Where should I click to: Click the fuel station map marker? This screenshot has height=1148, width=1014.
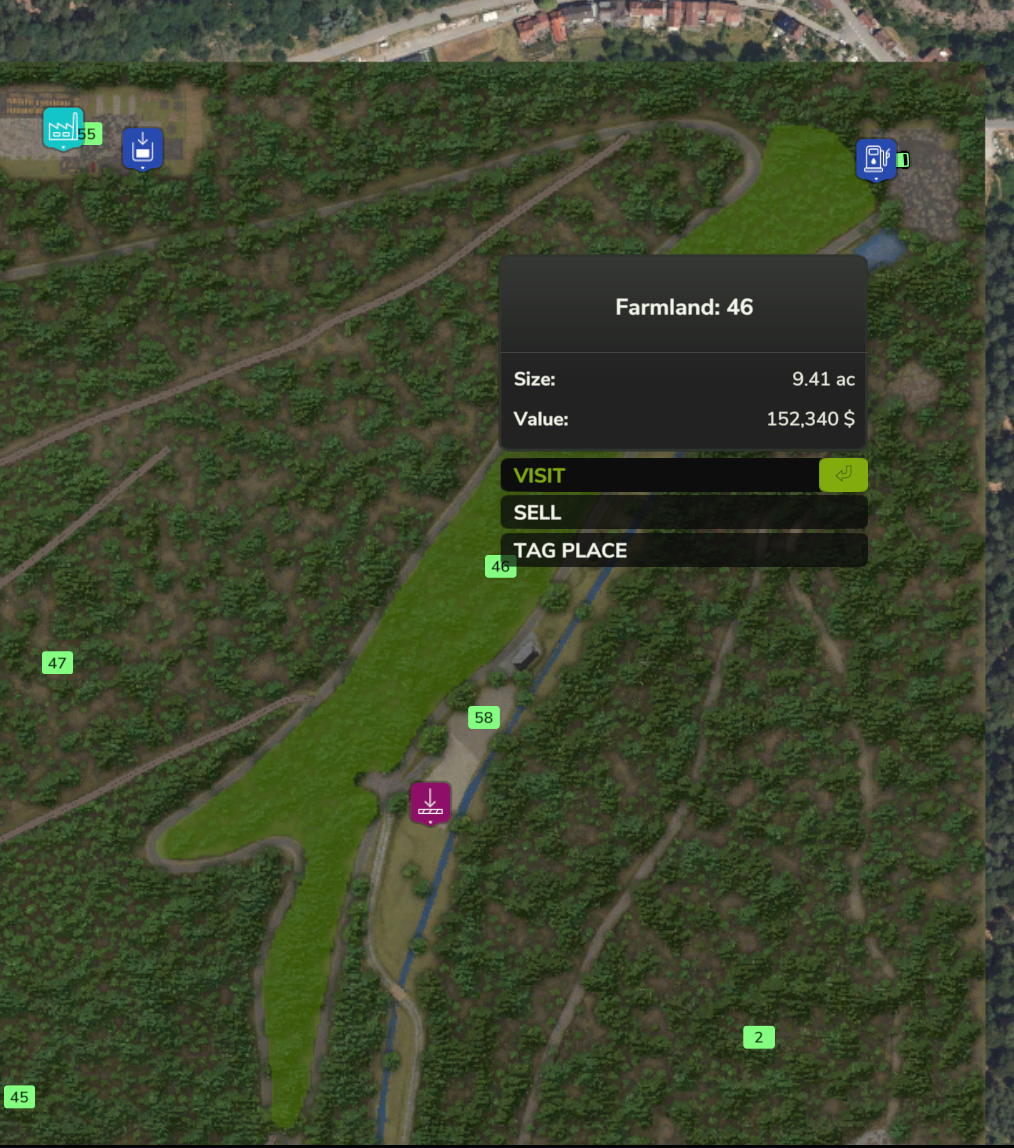click(x=875, y=159)
